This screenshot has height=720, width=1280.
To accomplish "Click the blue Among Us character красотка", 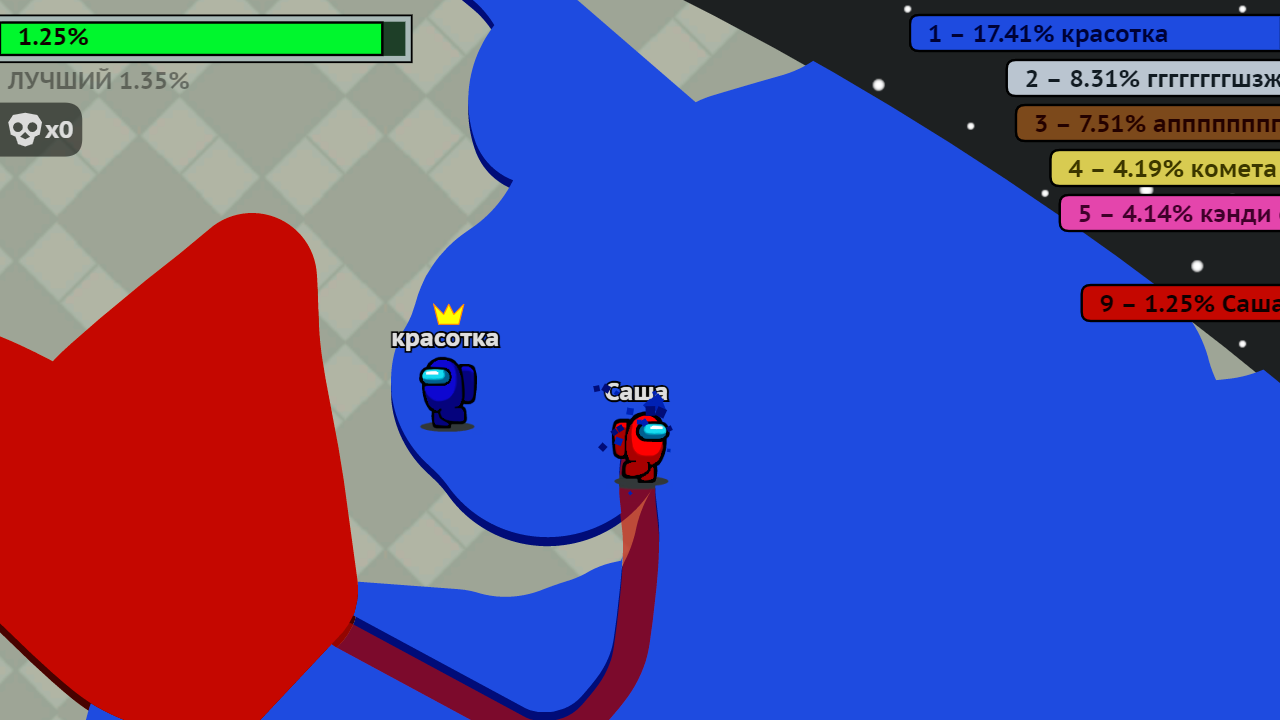I will tap(447, 395).
